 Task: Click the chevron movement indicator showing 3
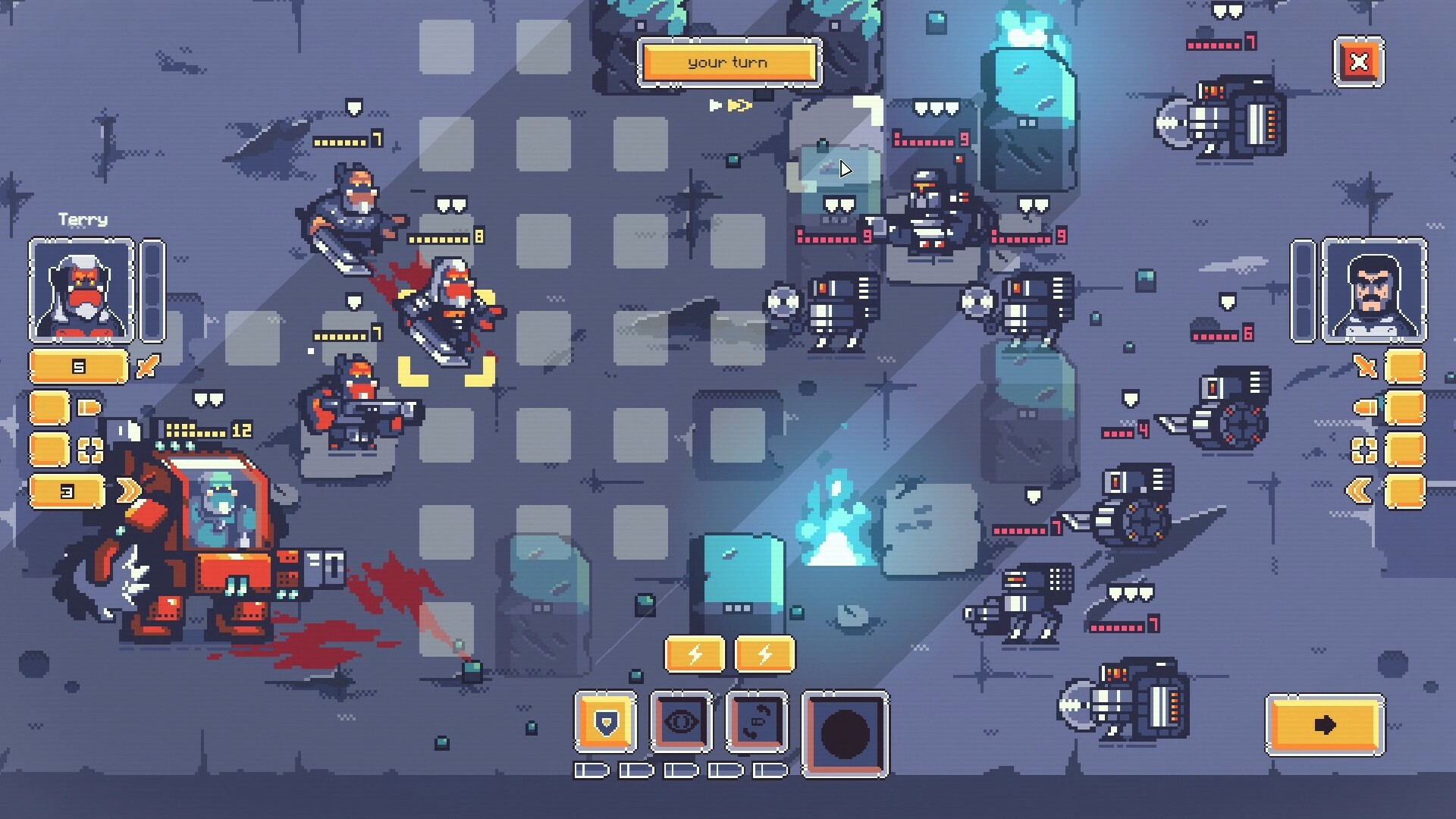coord(67,490)
